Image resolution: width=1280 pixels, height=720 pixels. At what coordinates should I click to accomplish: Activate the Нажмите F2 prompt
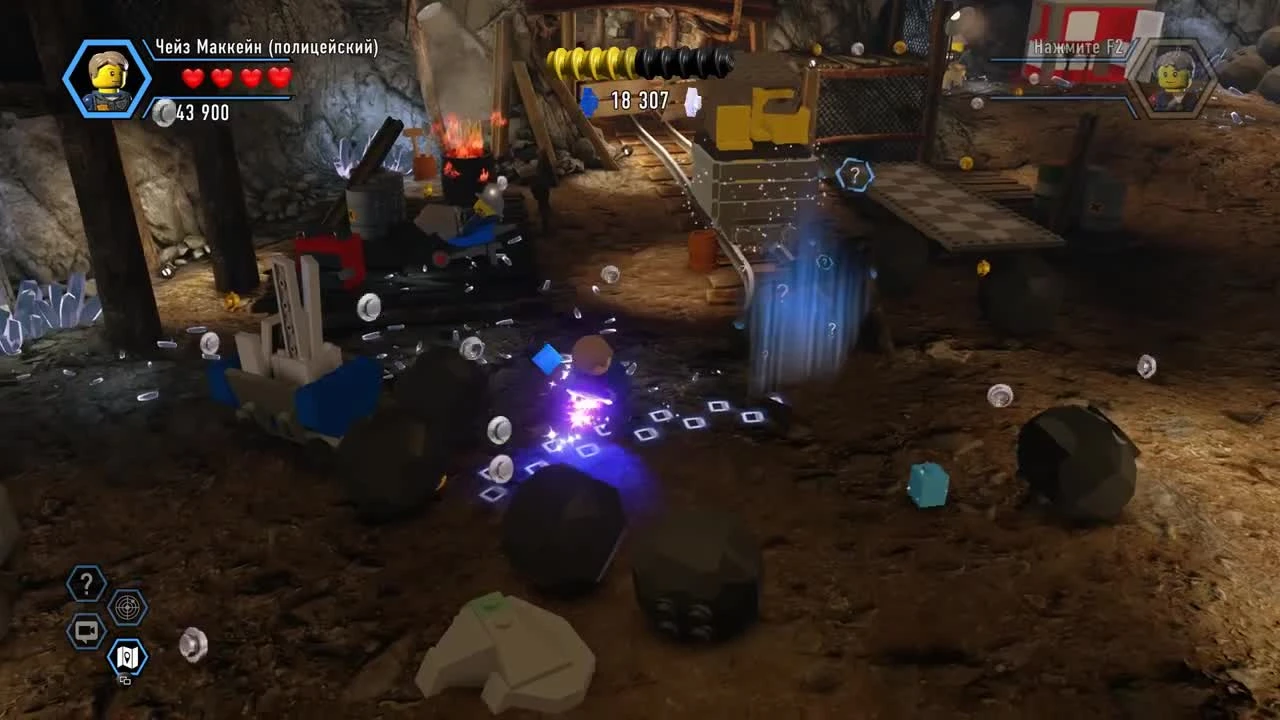pyautogui.click(x=1078, y=46)
